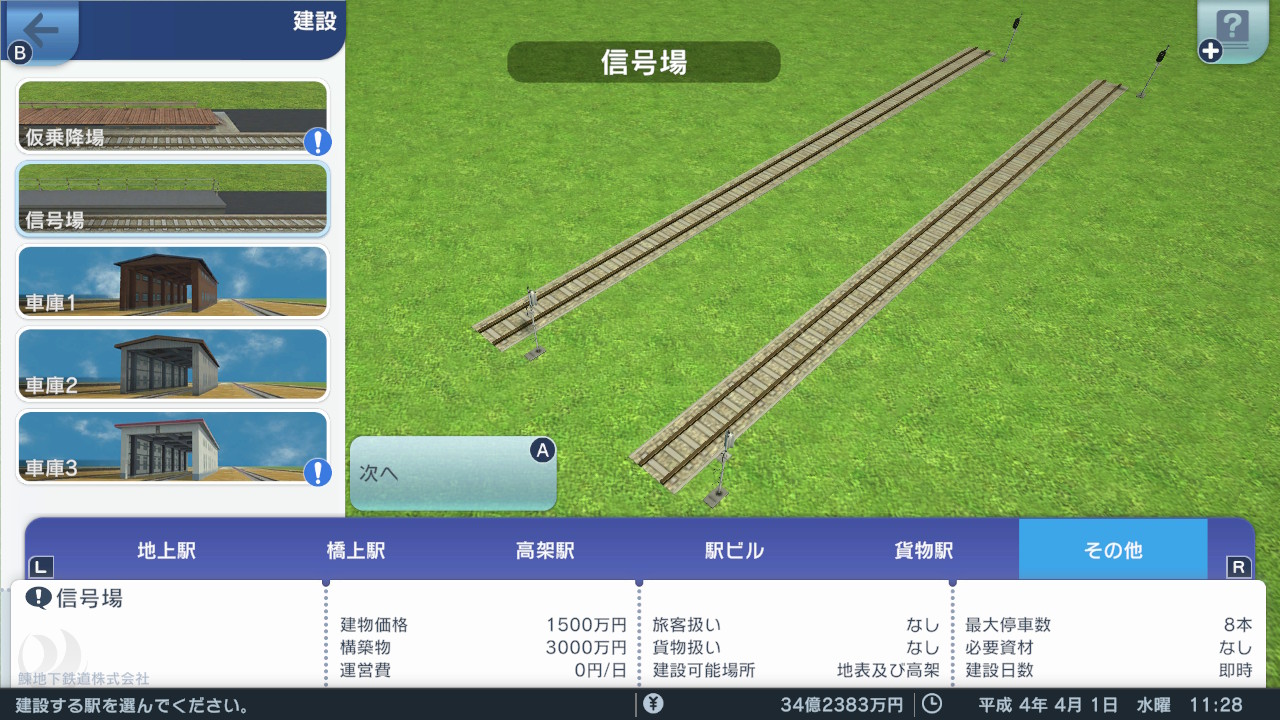Viewport: 1280px width, 720px height.
Task: Select the 信号場 thumbnail in the sidebar
Action: (170, 198)
